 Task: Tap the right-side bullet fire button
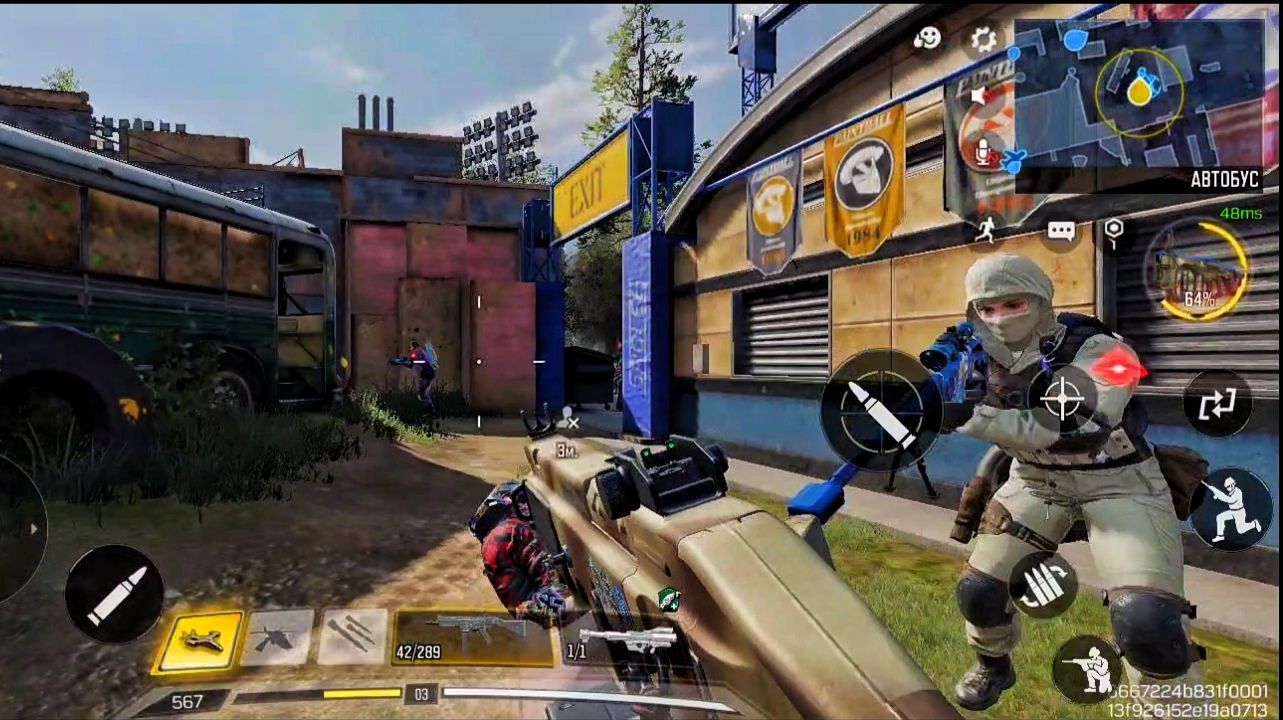881,410
